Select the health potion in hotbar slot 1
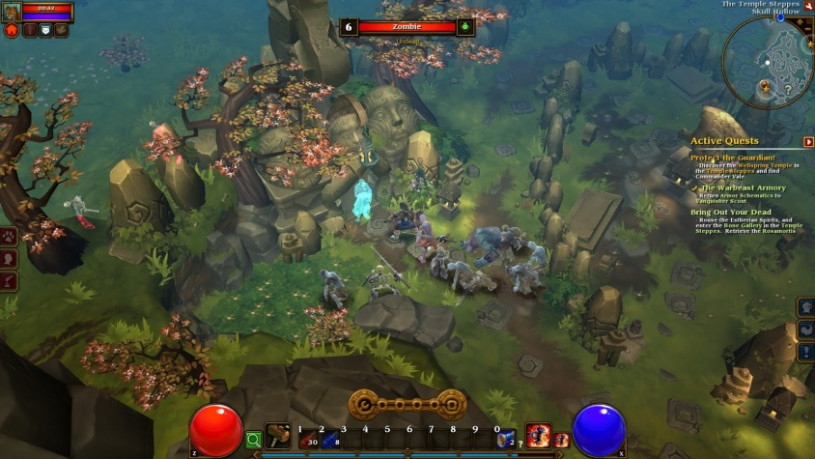 pyautogui.click(x=300, y=437)
